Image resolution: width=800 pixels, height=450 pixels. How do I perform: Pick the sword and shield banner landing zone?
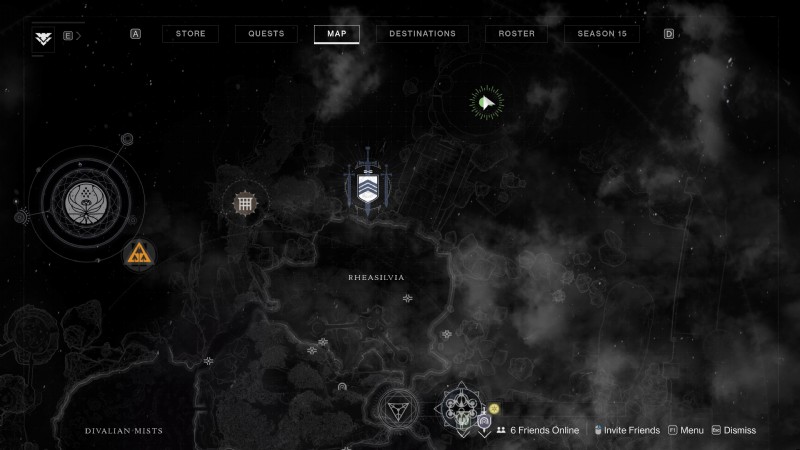click(x=367, y=186)
